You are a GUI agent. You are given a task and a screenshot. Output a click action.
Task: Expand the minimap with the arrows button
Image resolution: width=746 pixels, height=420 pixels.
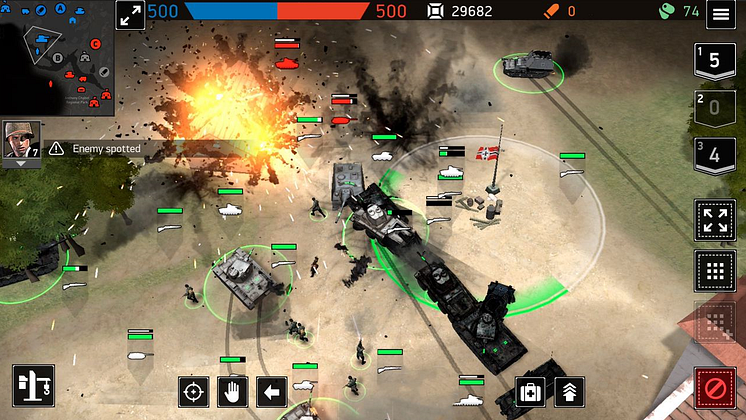[x=131, y=15]
